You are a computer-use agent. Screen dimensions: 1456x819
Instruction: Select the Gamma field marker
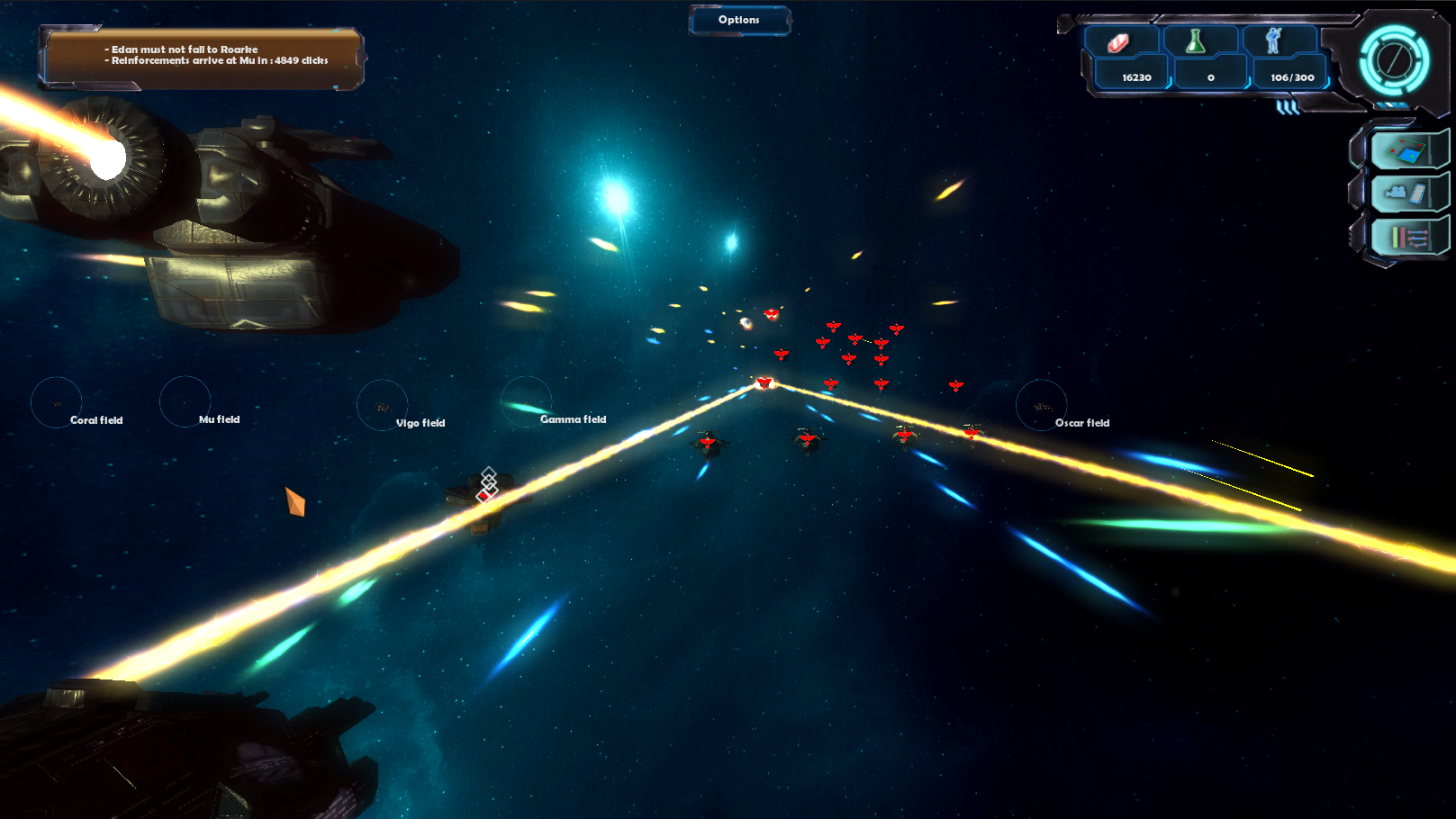pyautogui.click(x=527, y=402)
